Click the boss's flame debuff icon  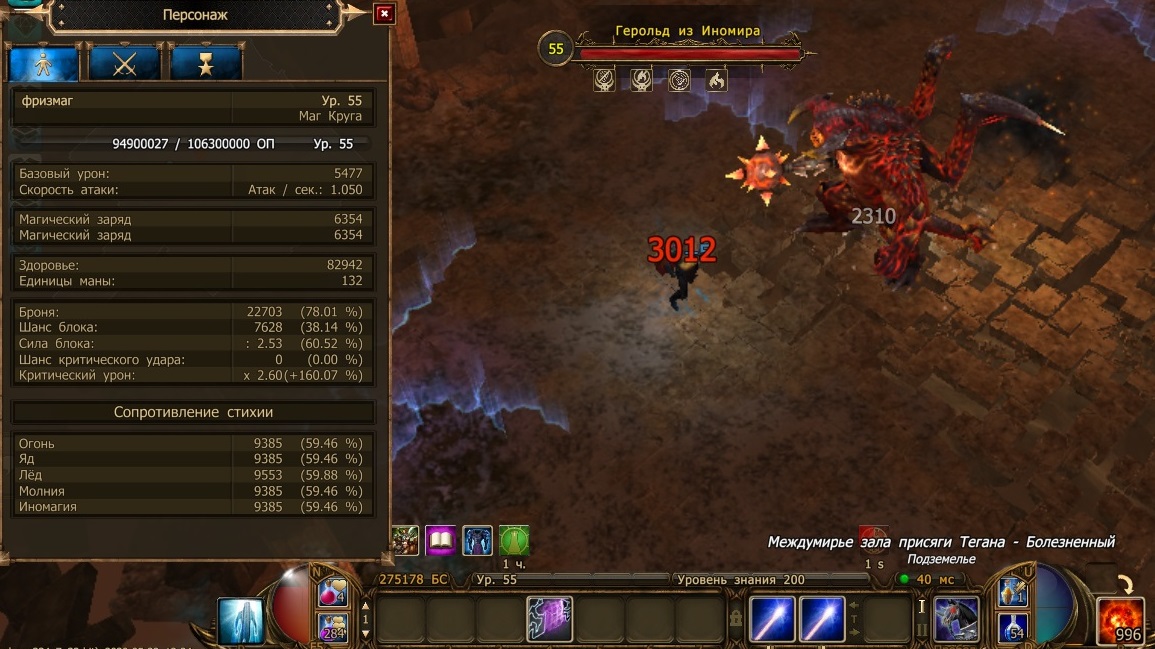[716, 80]
